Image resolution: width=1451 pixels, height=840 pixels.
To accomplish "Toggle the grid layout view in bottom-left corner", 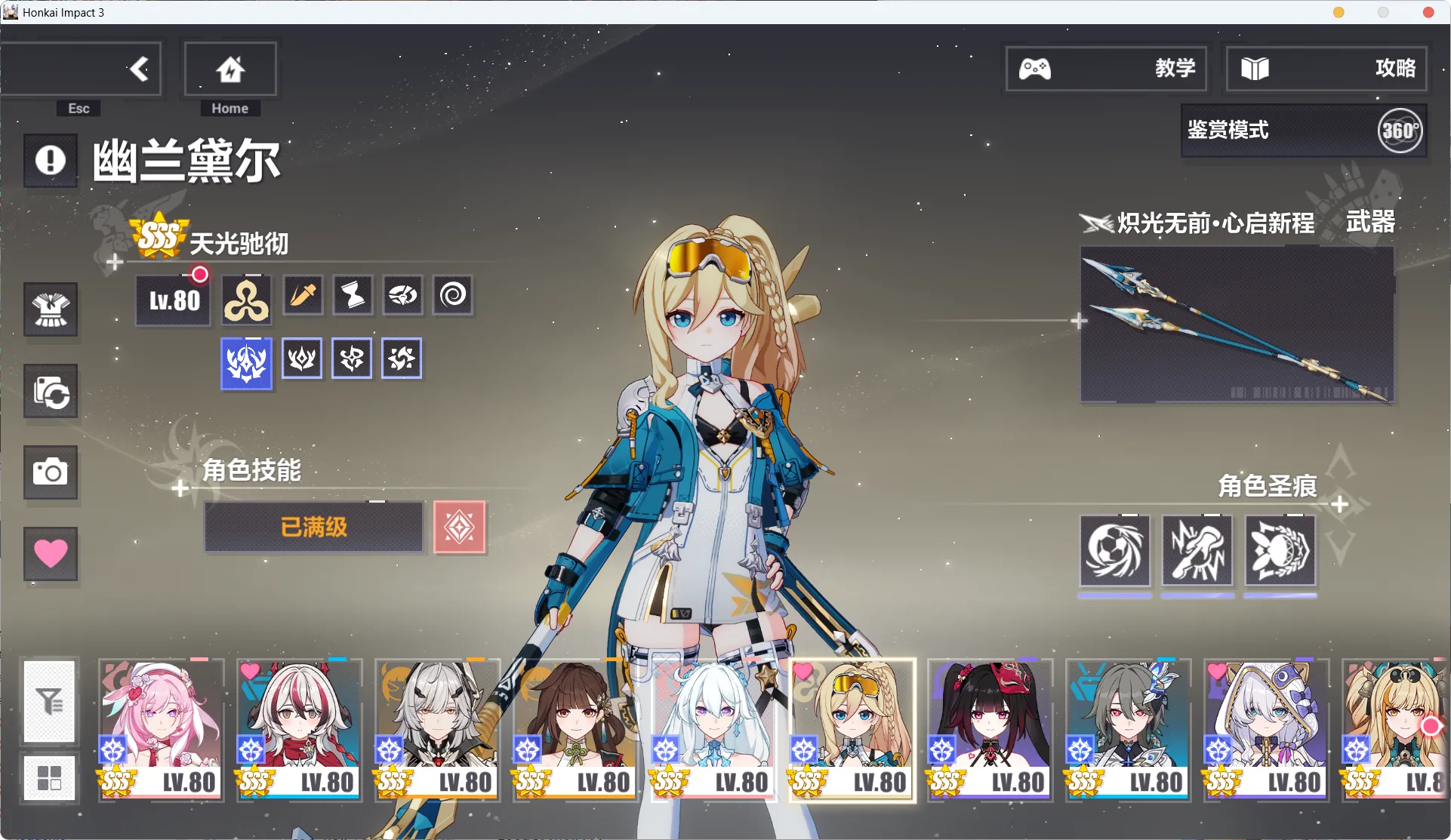I will [x=50, y=777].
